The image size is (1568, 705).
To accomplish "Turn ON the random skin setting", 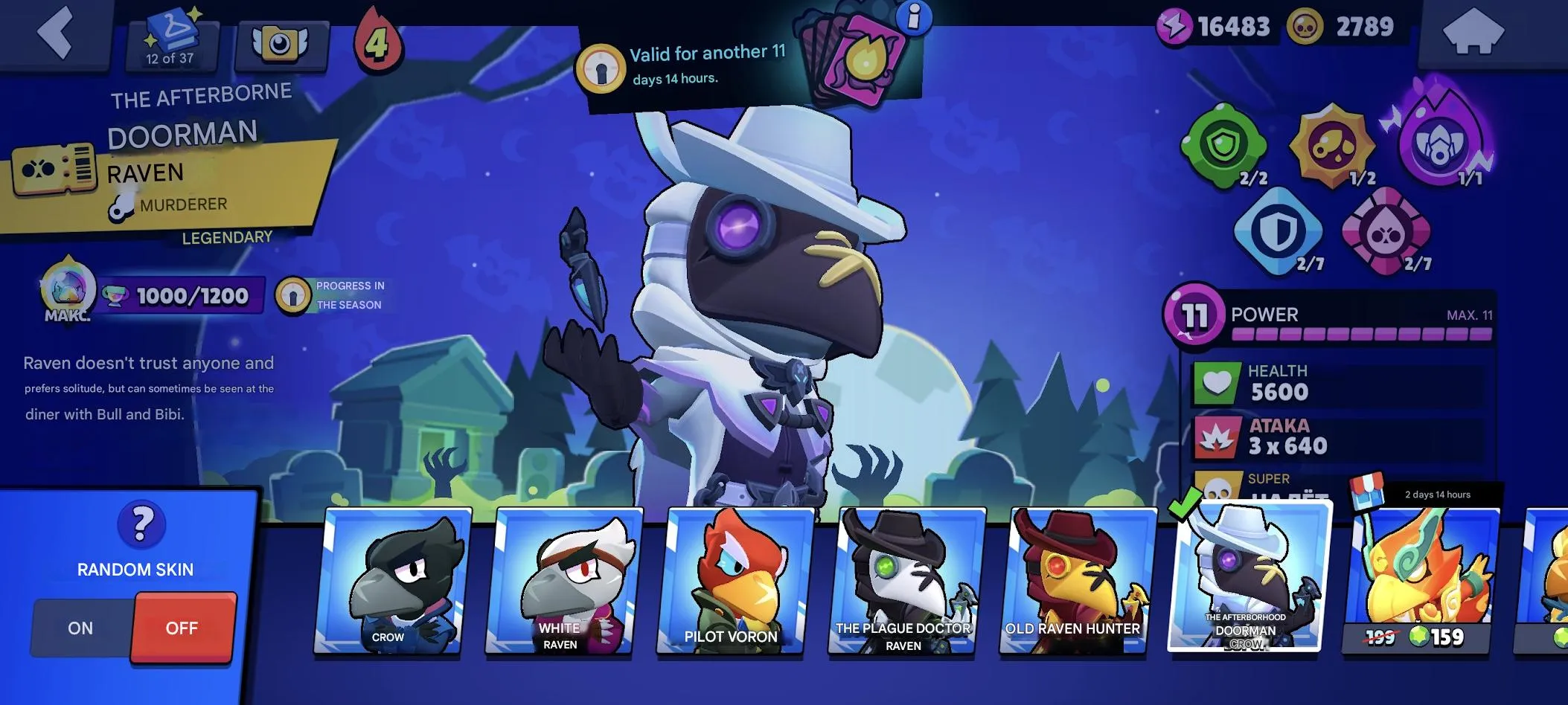I will (79, 628).
